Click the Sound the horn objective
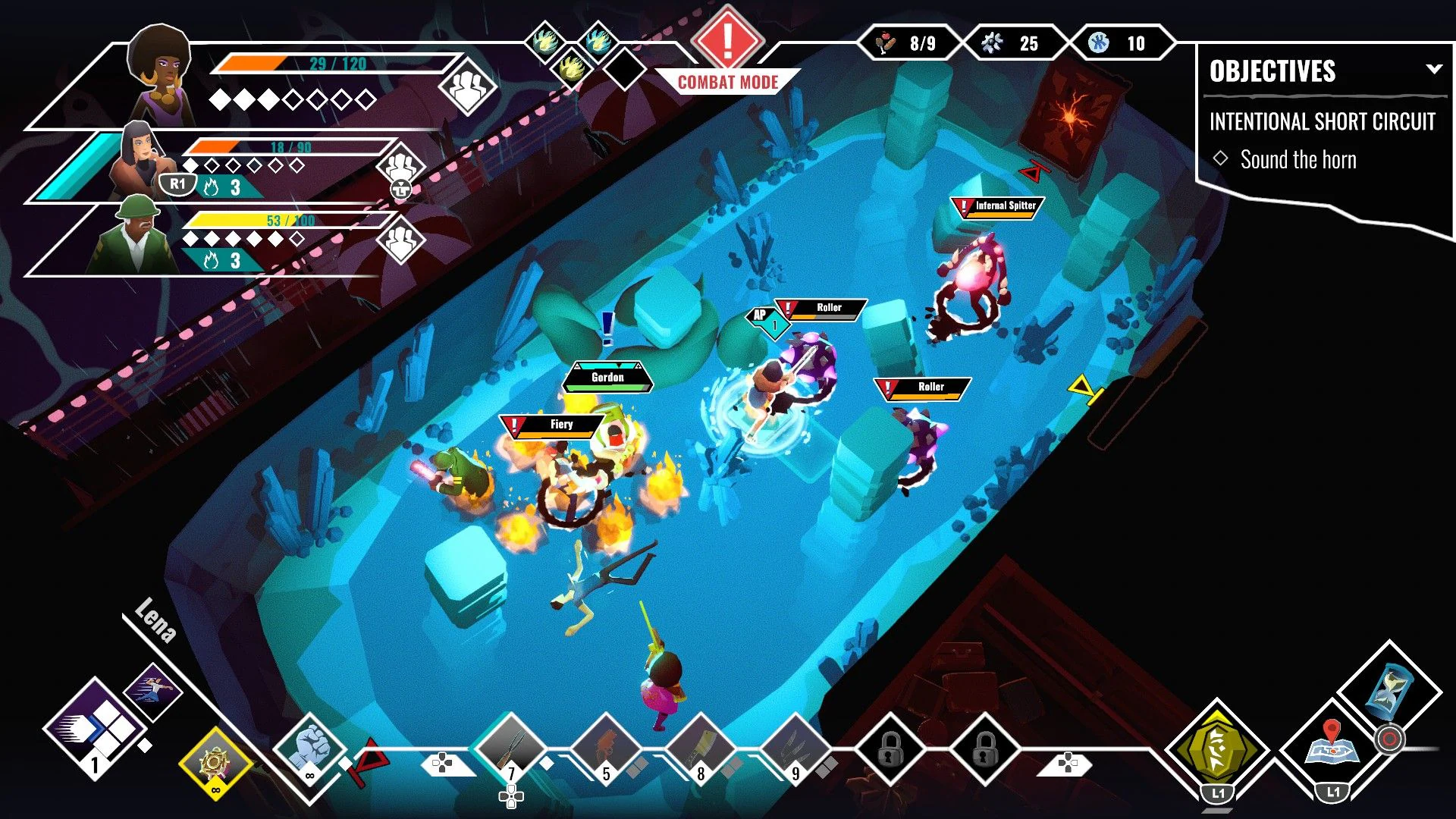The height and width of the screenshot is (819, 1456). point(1298,159)
